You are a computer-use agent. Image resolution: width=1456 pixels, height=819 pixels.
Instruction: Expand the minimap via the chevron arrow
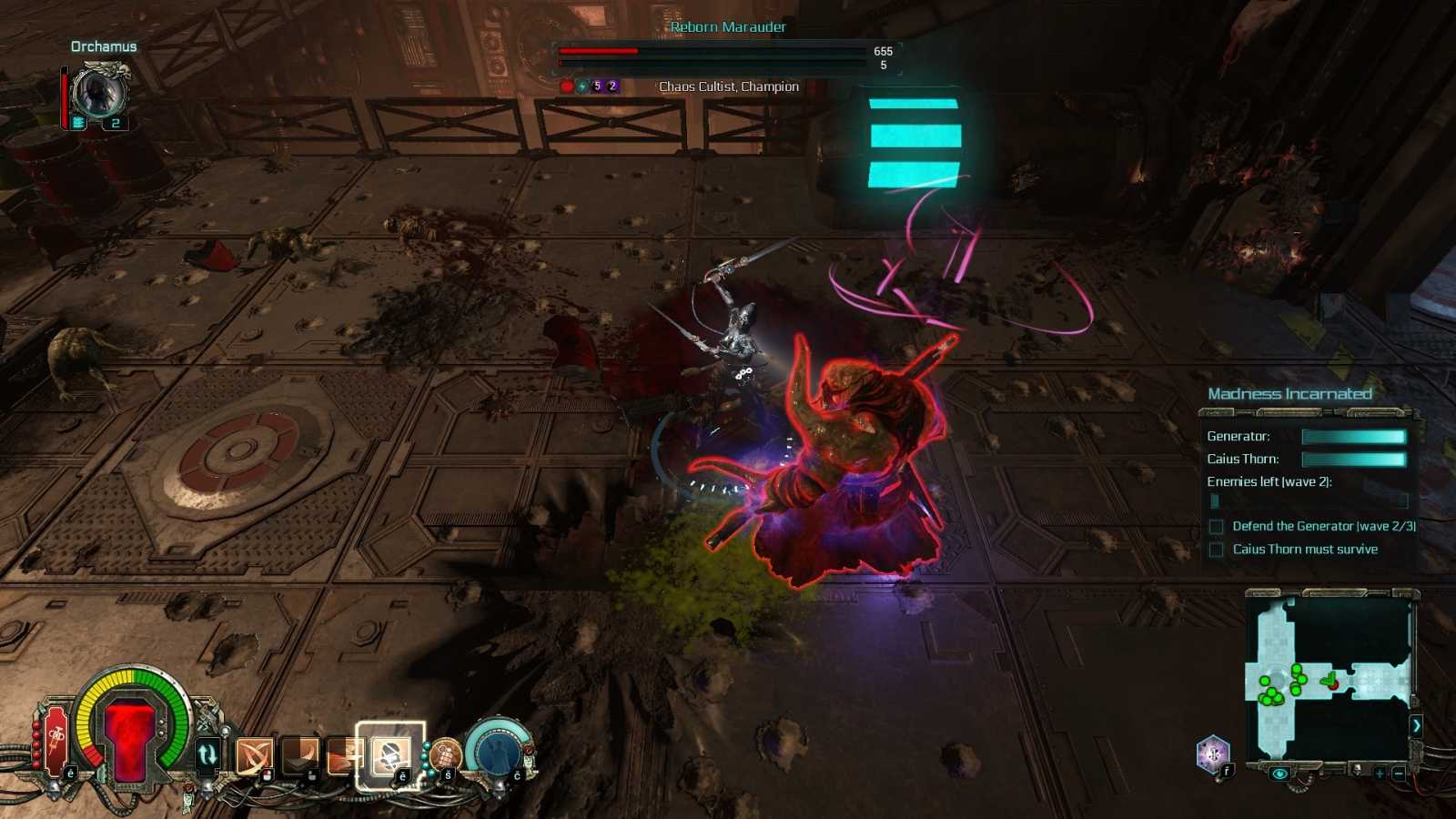pyautogui.click(x=1418, y=726)
